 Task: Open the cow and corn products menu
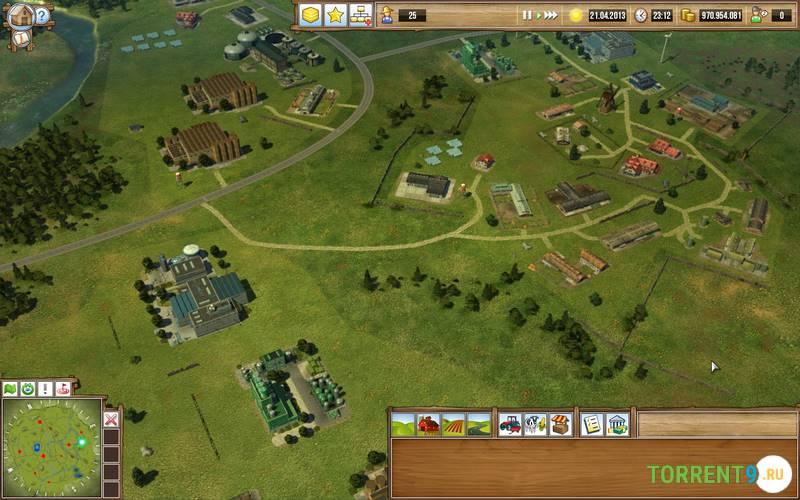pyautogui.click(x=535, y=424)
